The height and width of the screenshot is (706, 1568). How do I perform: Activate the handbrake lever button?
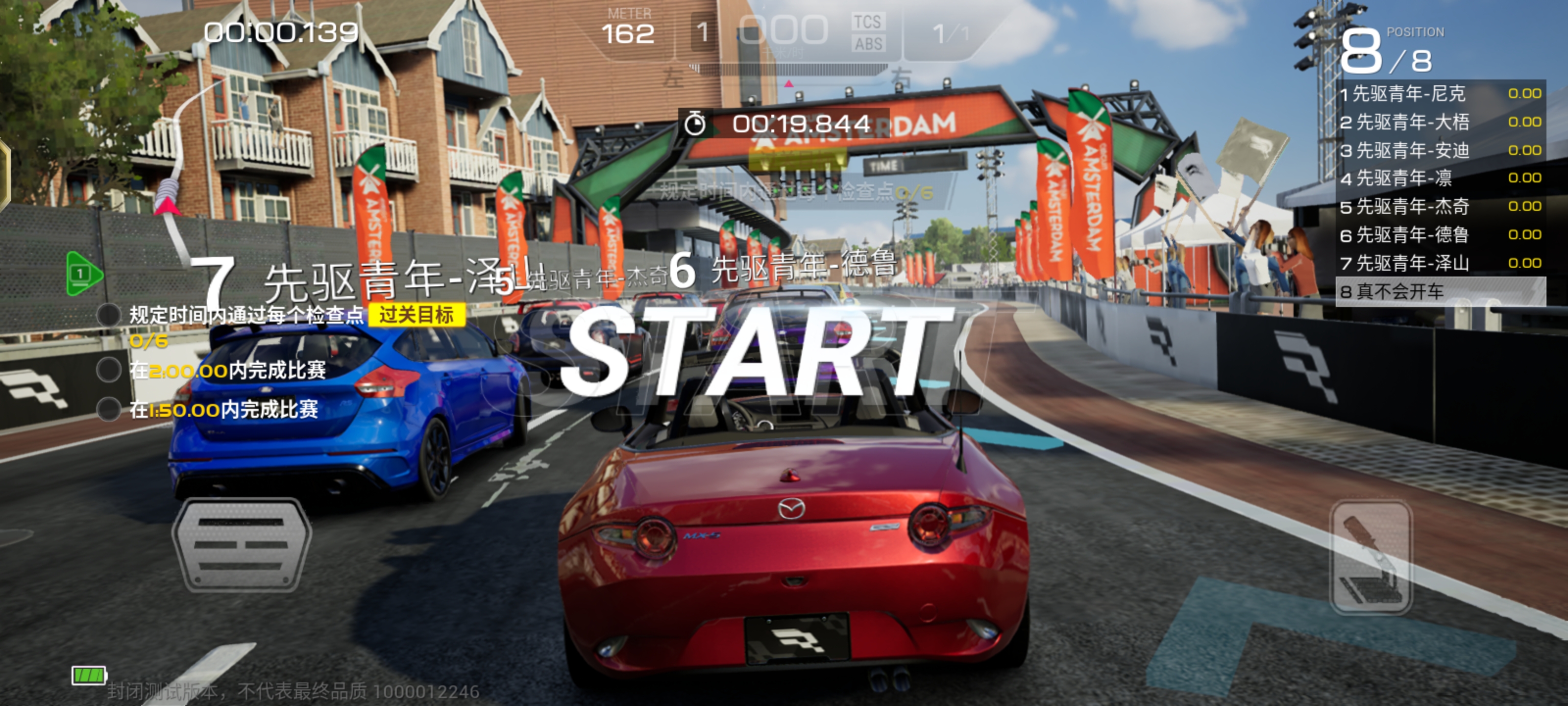click(x=1371, y=557)
